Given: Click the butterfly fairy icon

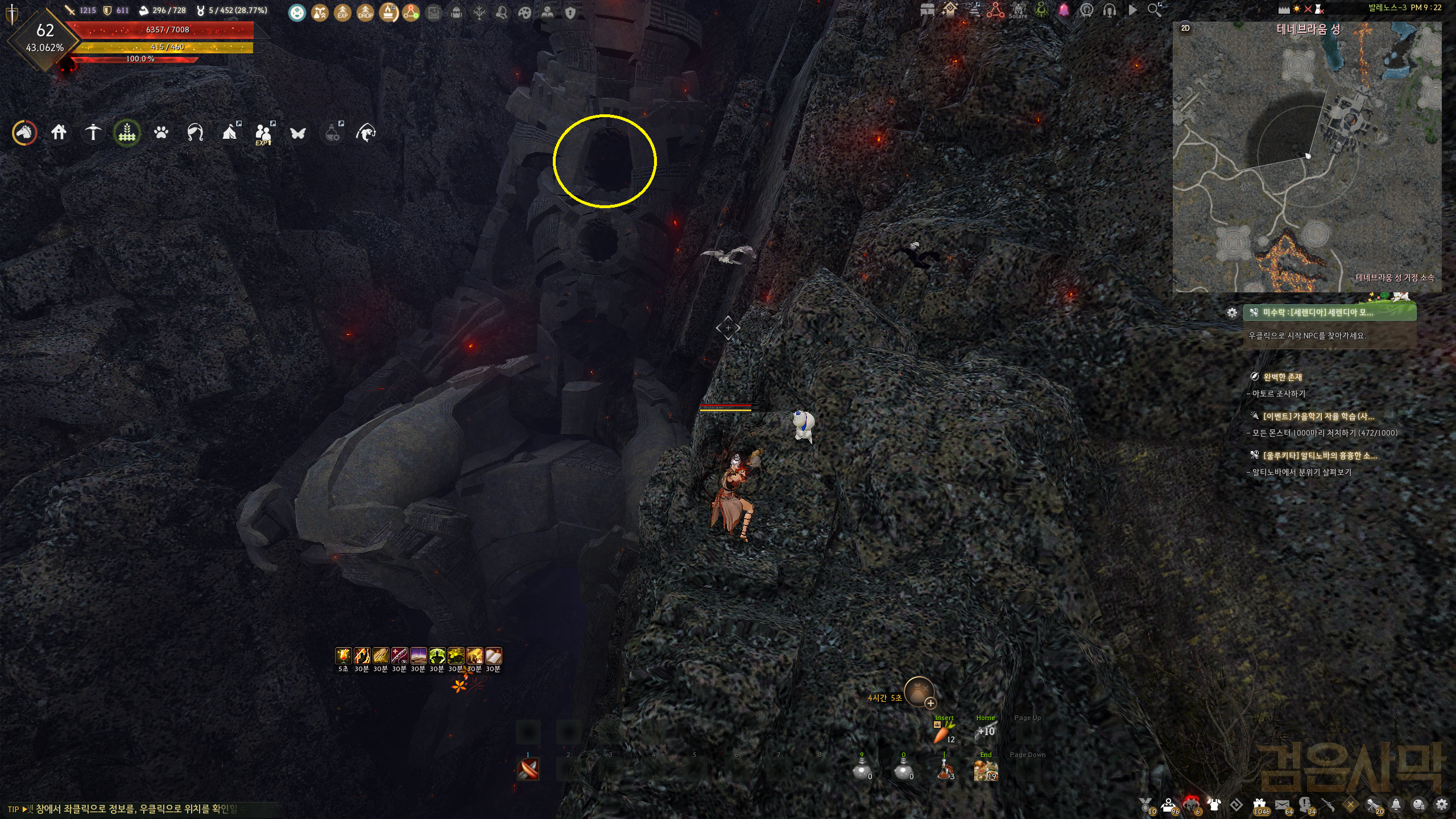Looking at the screenshot, I should (x=297, y=133).
